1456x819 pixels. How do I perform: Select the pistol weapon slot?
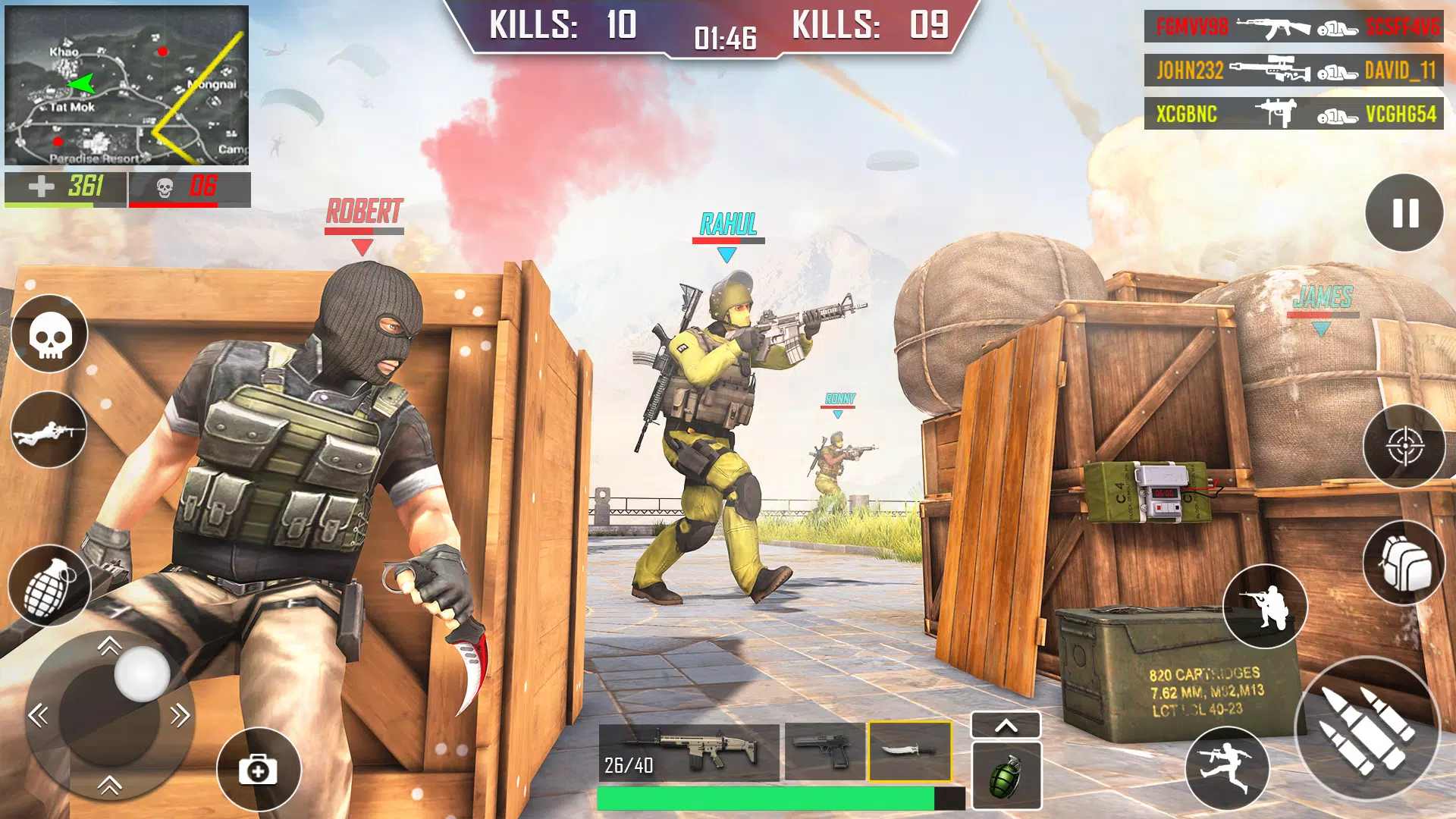click(825, 752)
